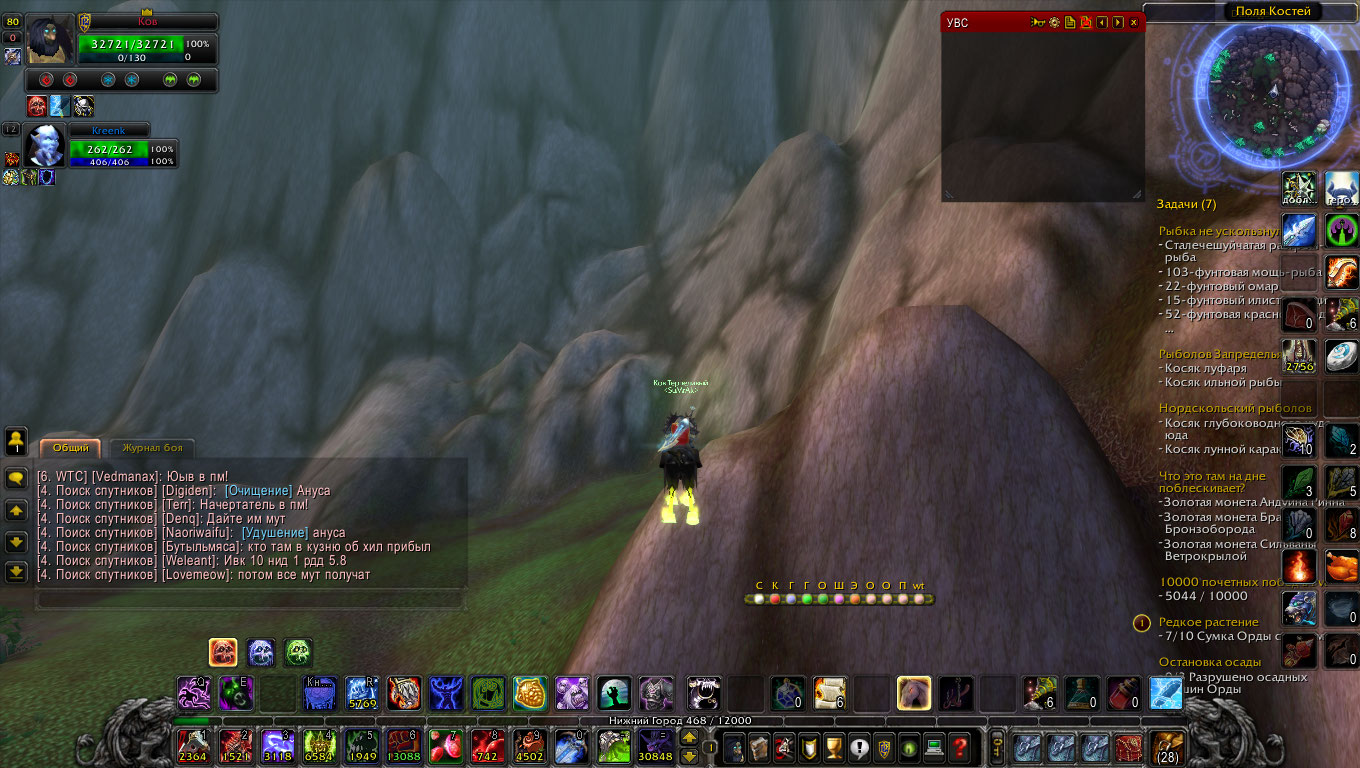1360x768 pixels.
Task: Open the keyring key button
Action: coord(997,746)
